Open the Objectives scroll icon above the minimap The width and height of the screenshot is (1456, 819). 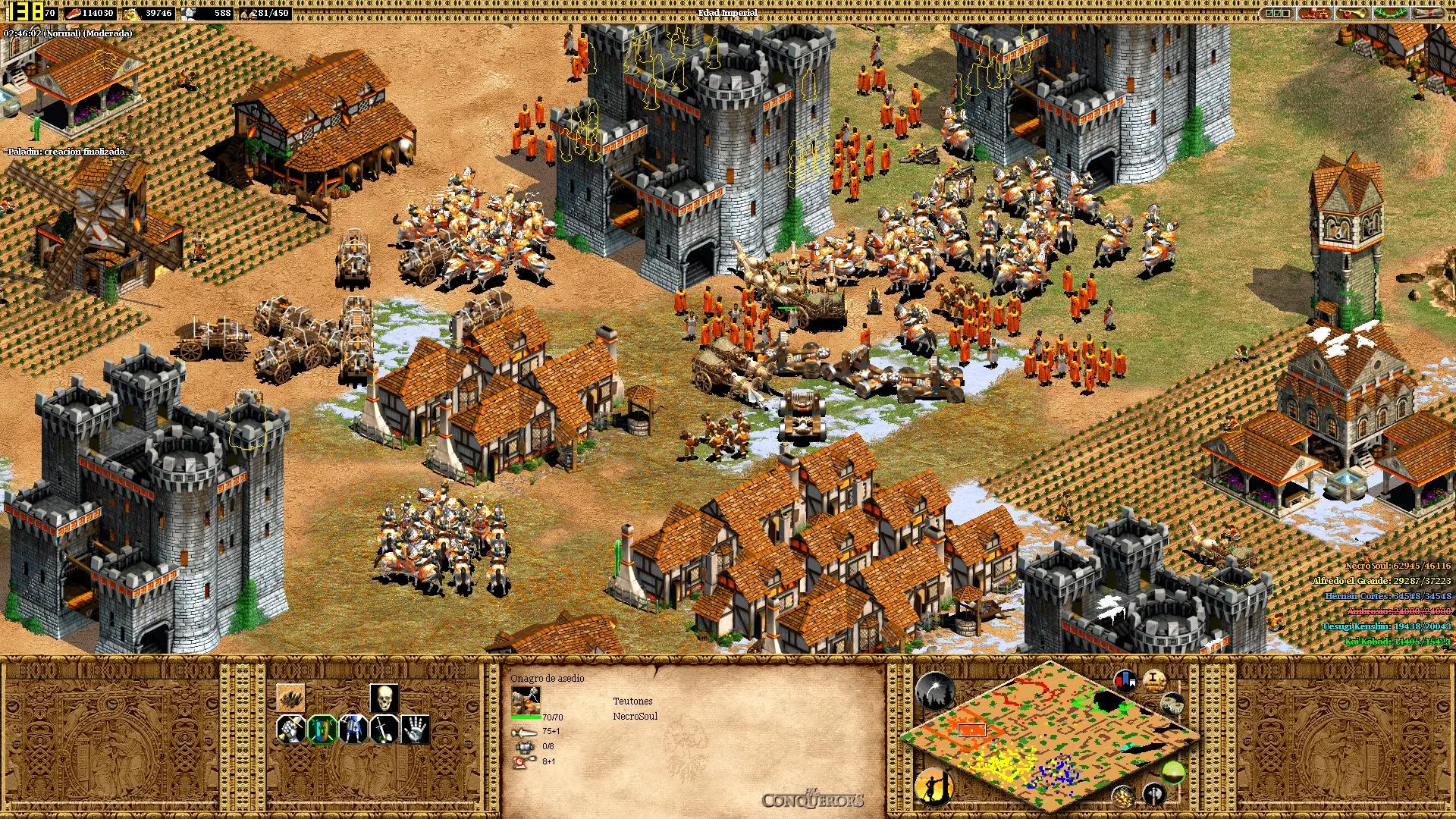click(1154, 681)
